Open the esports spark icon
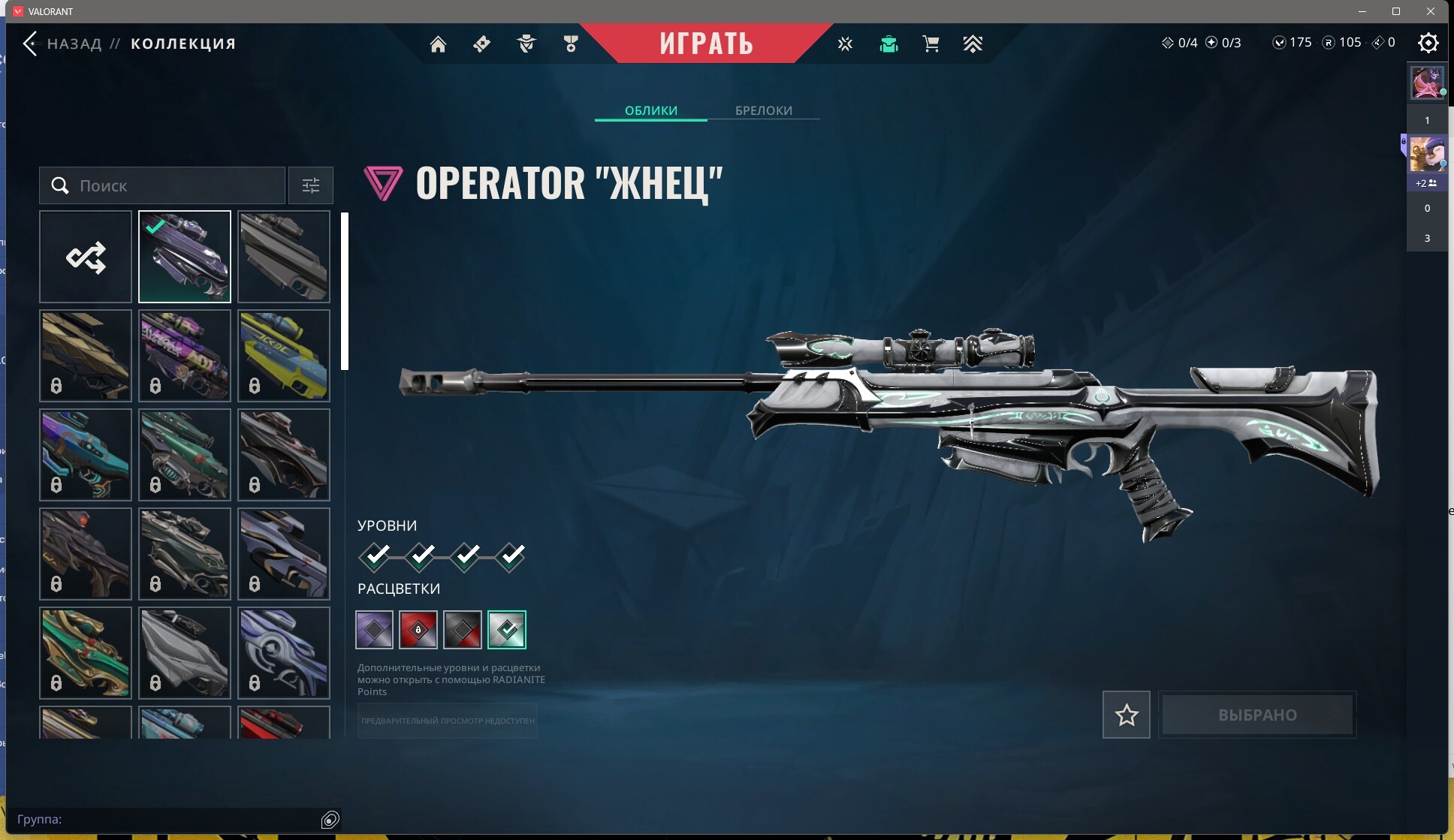1454x840 pixels. pyautogui.click(x=846, y=44)
